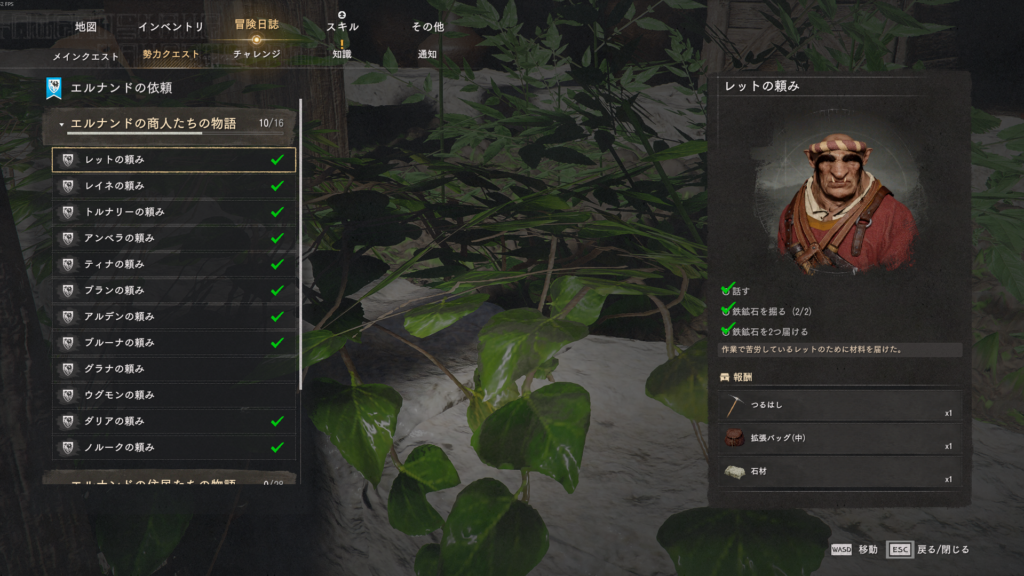Open the ウグモンの頼み quest
The height and width of the screenshot is (576, 1024).
(x=173, y=395)
